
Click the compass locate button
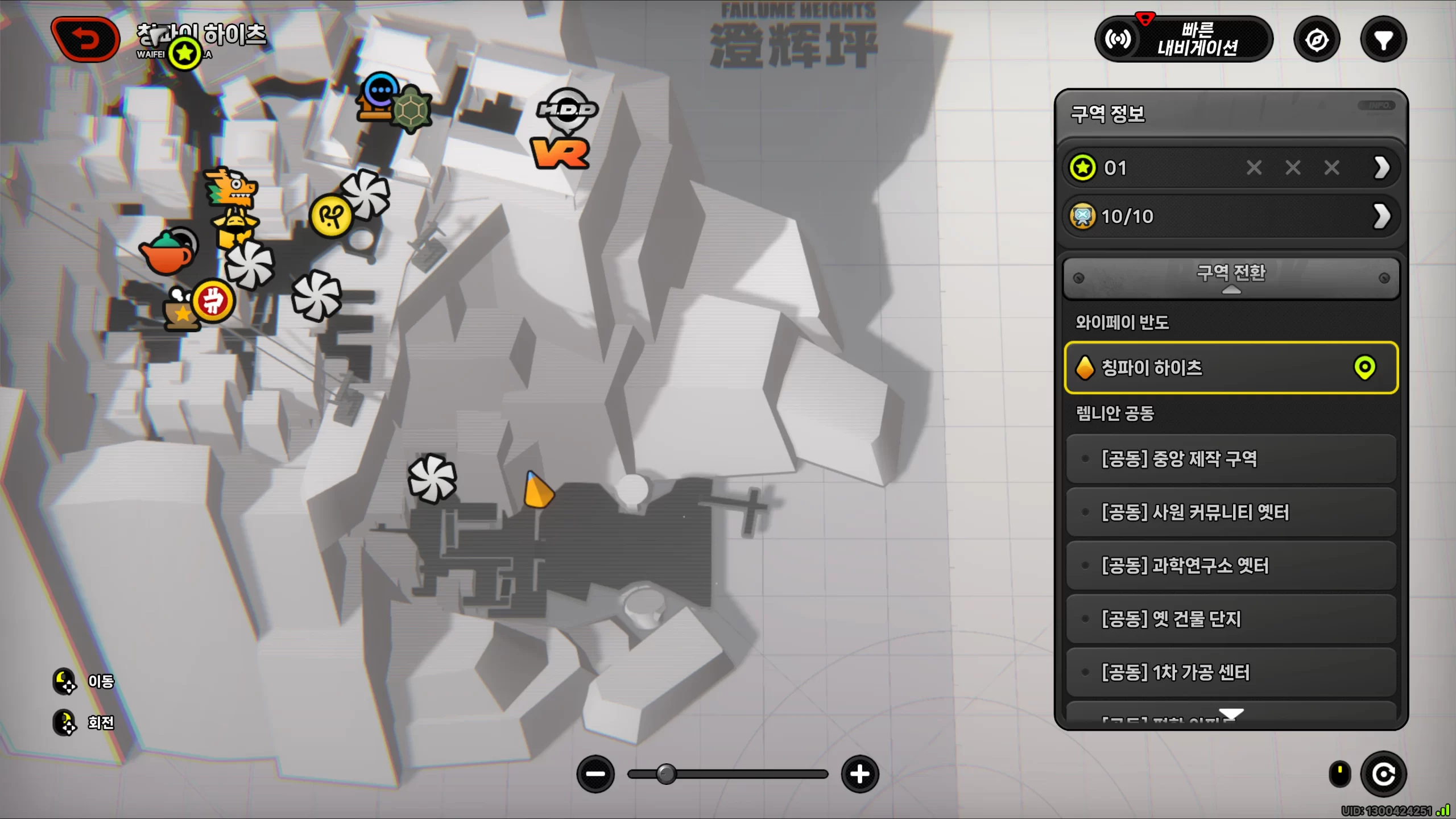[1317, 40]
